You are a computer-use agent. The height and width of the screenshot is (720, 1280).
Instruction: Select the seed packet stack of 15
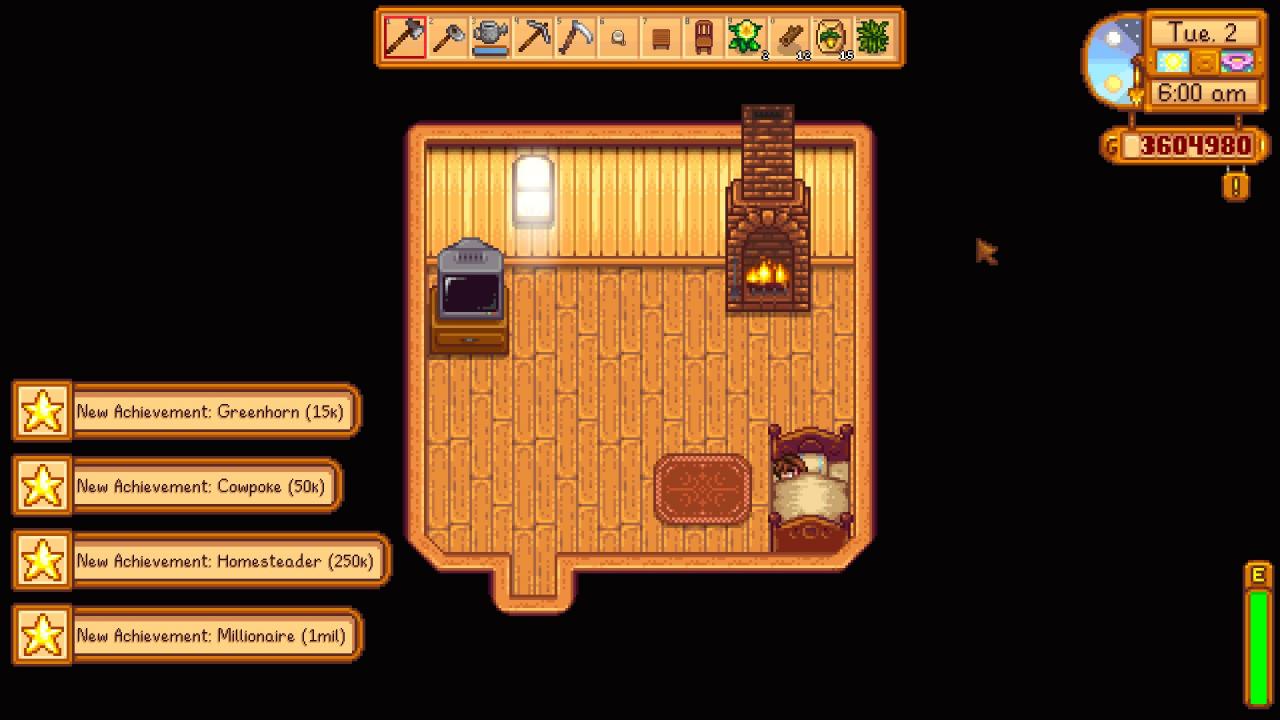click(831, 38)
